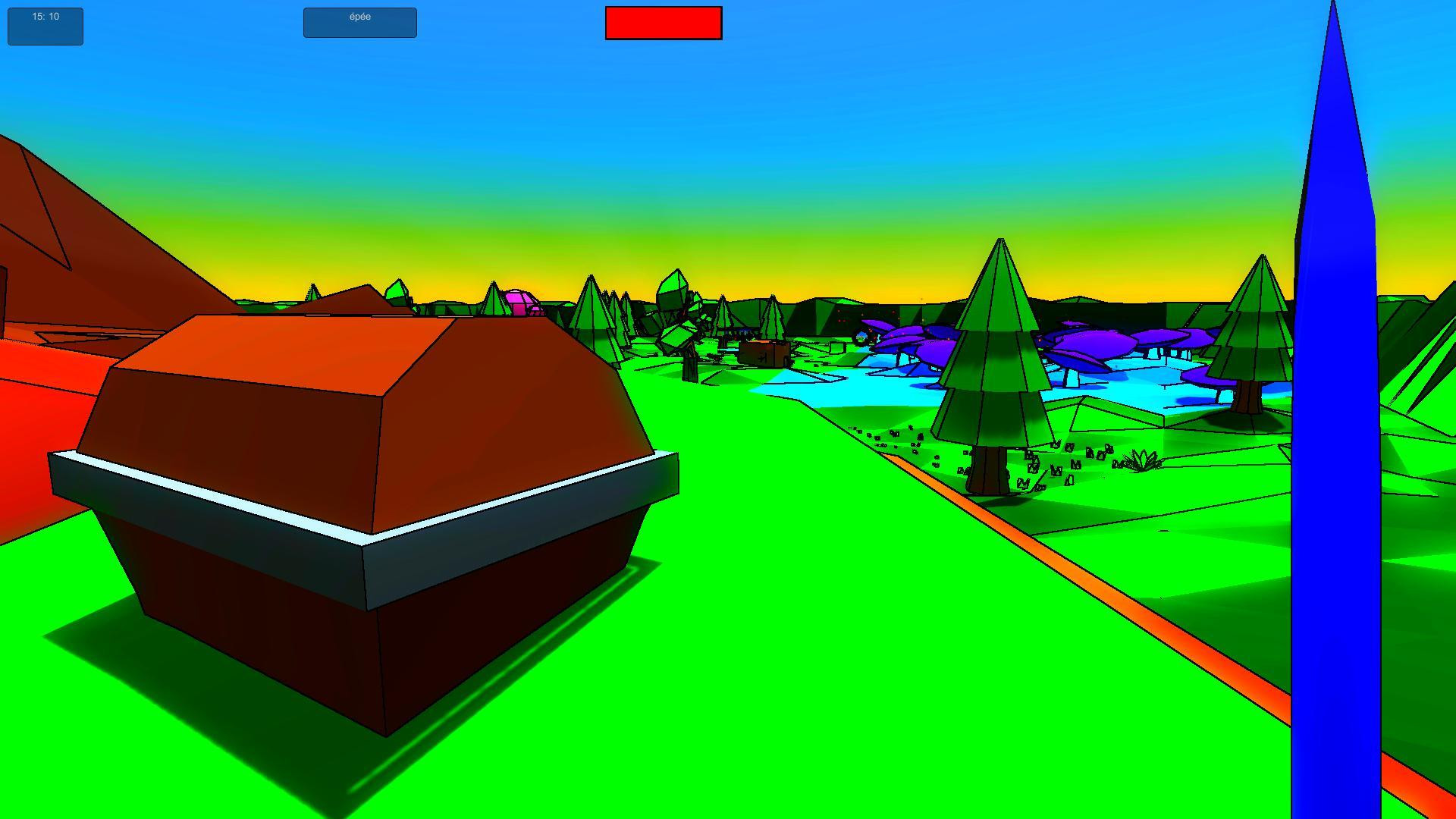Click the red health bar

tap(663, 24)
